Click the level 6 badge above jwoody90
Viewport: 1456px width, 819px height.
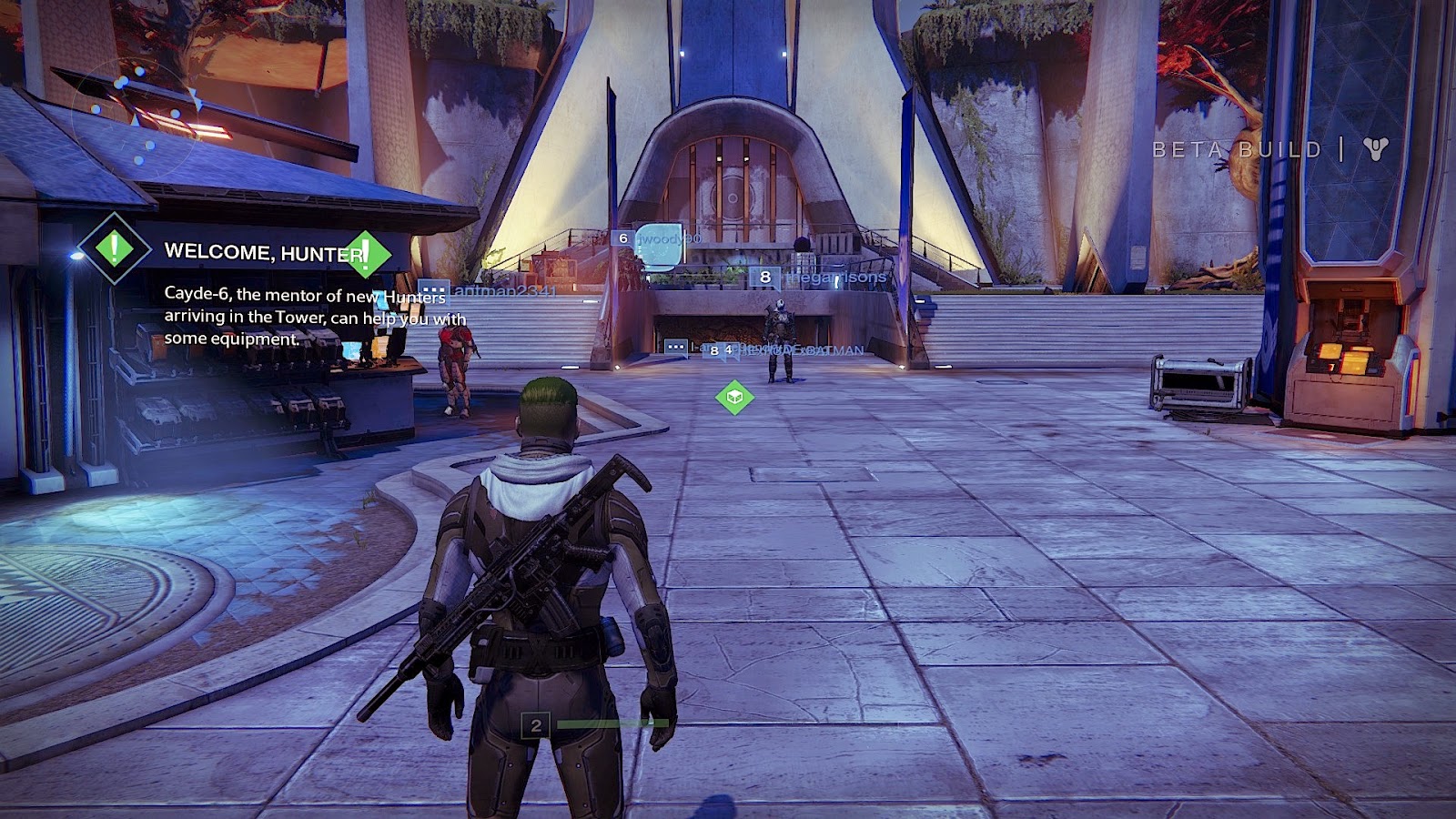tap(622, 238)
